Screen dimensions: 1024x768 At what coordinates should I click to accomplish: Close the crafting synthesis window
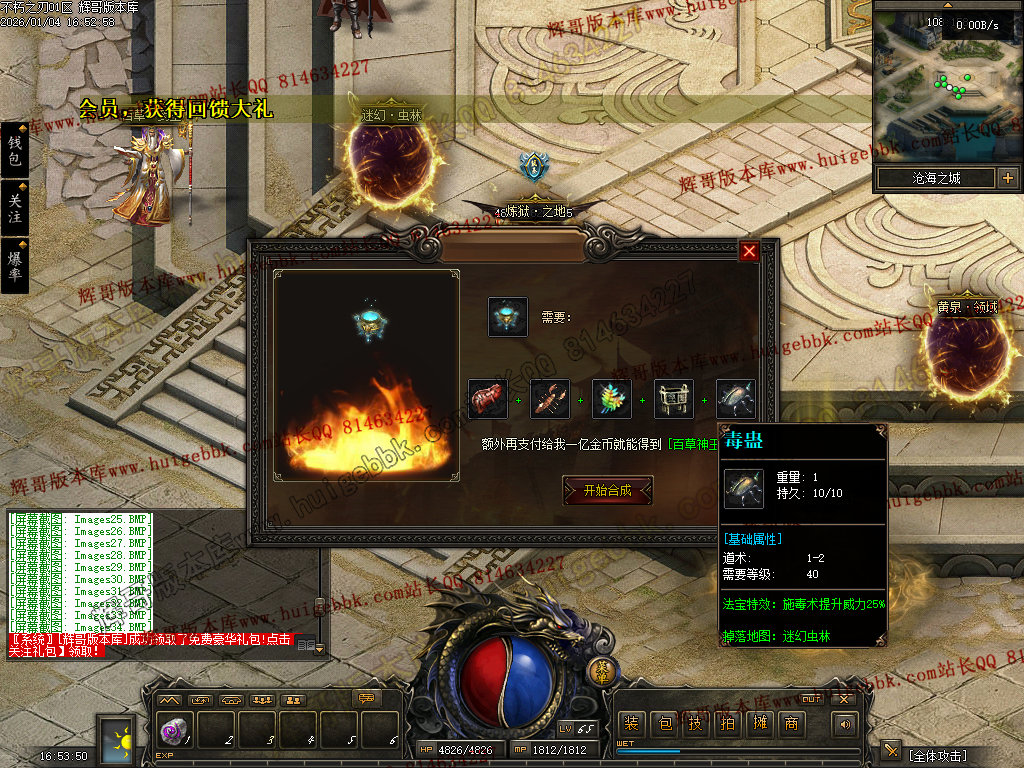749,251
